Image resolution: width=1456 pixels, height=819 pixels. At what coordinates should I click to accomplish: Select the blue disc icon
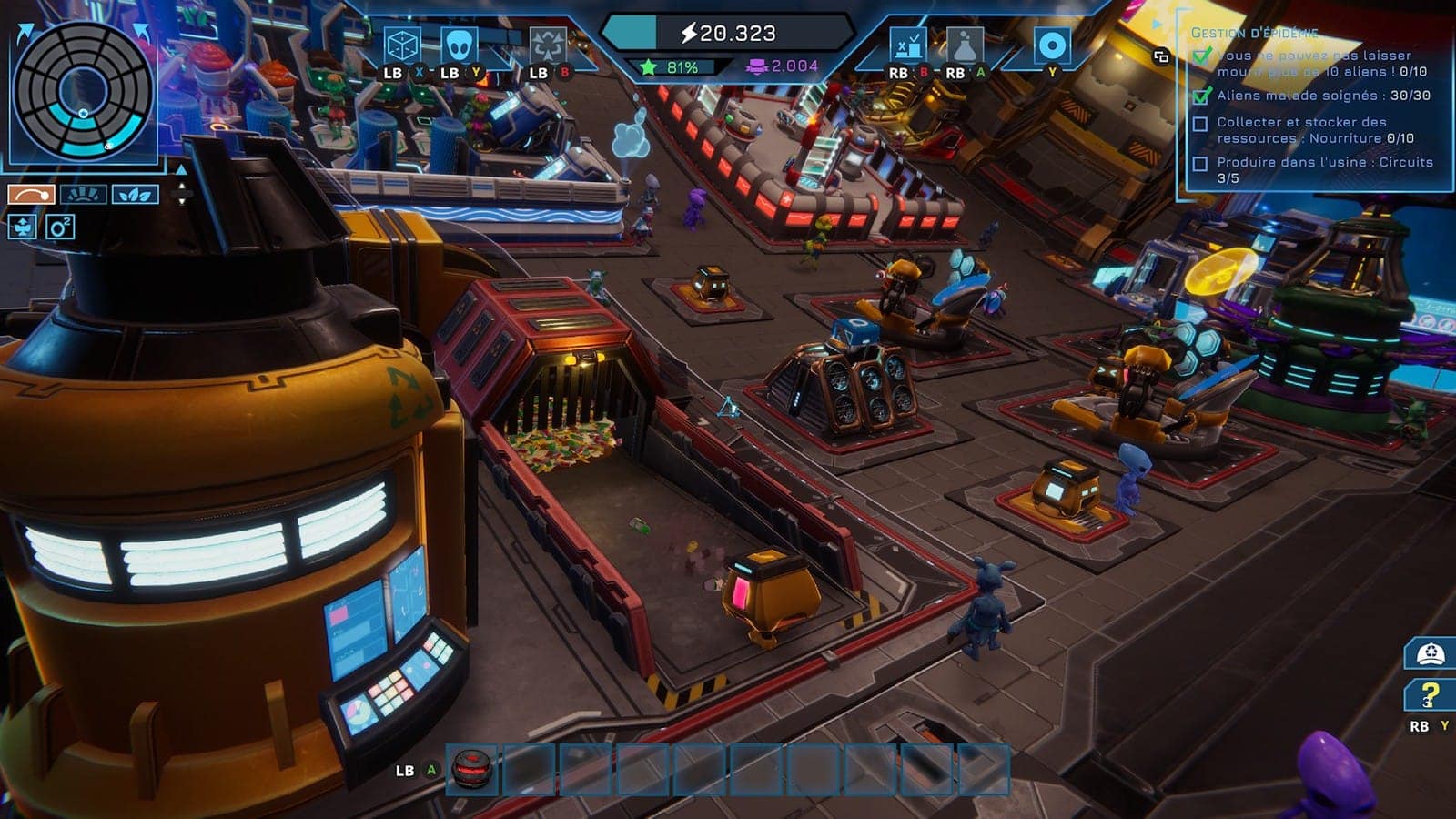[x=1052, y=45]
